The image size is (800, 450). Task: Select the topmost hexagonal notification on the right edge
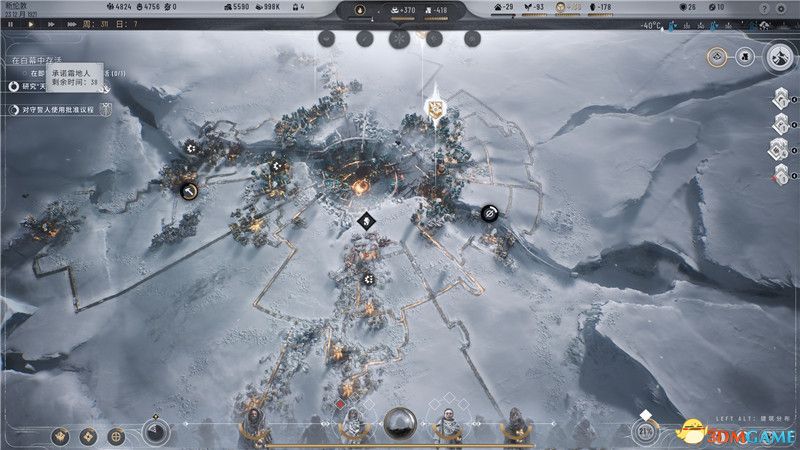pyautogui.click(x=784, y=99)
